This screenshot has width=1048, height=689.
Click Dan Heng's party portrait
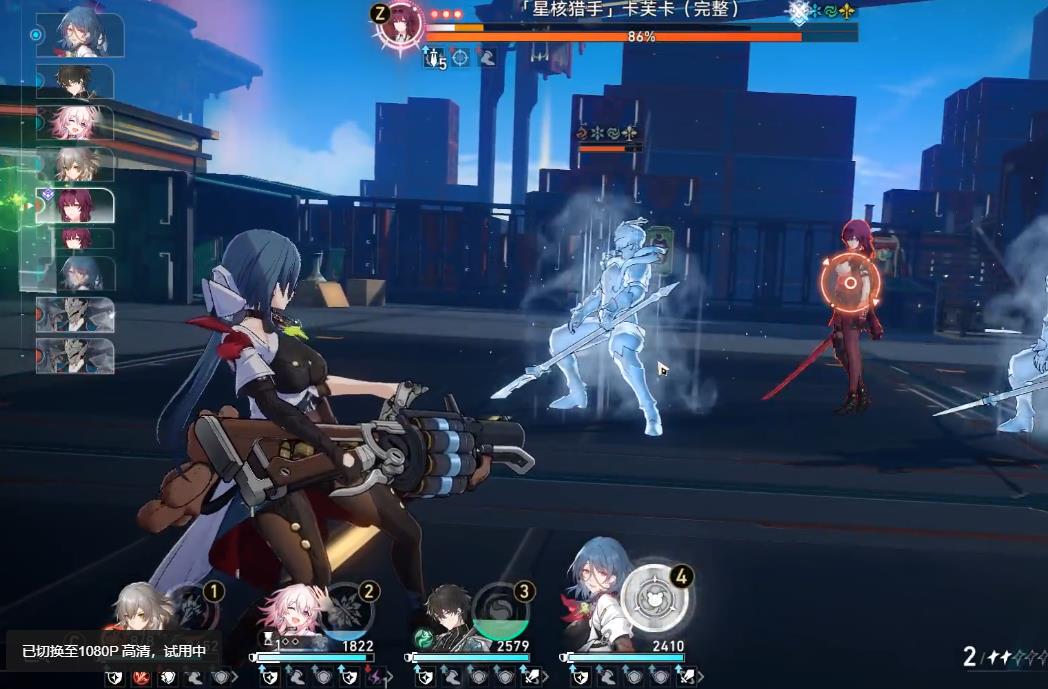tap(446, 612)
